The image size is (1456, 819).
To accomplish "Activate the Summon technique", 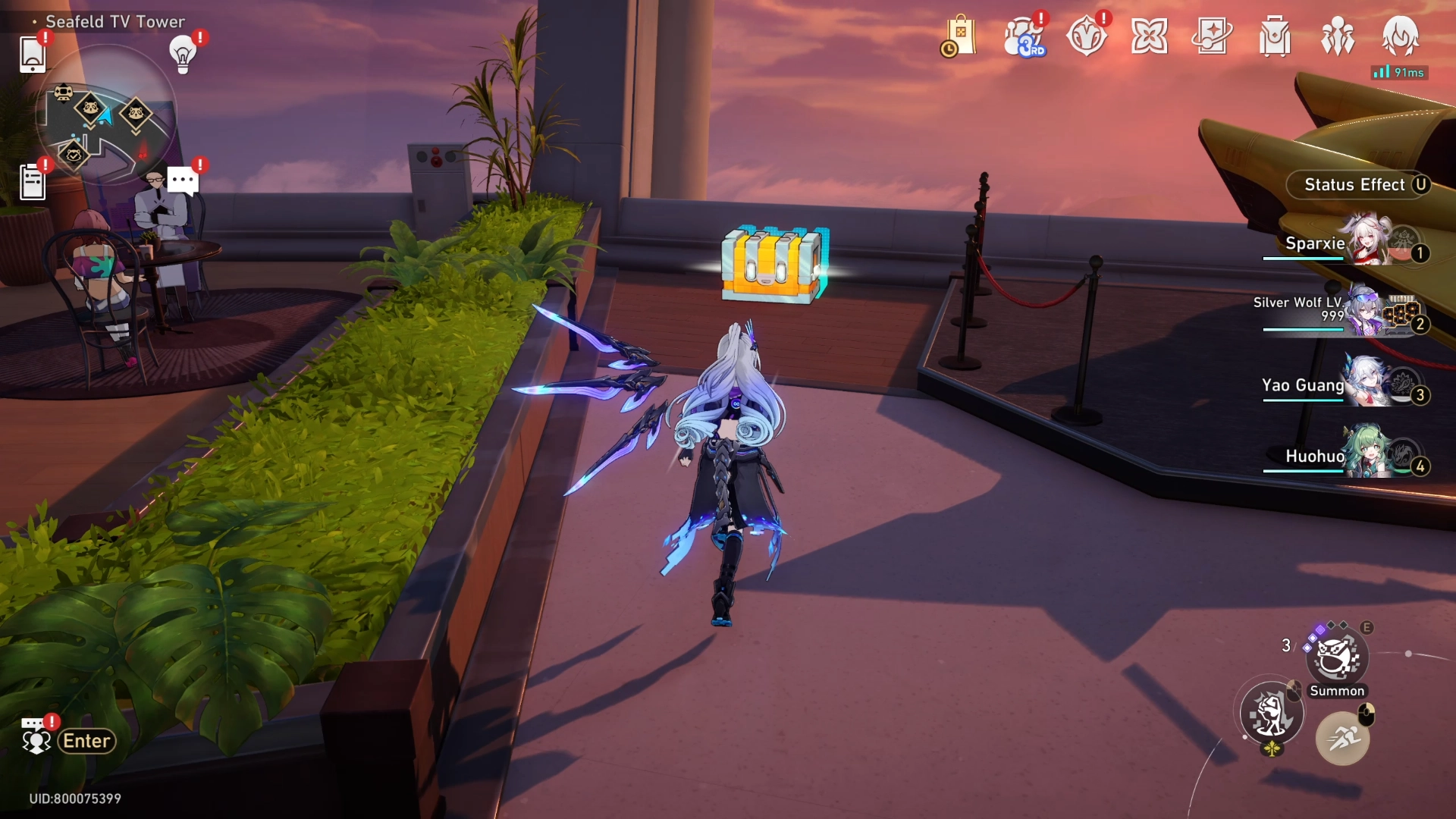I will pyautogui.click(x=1336, y=658).
